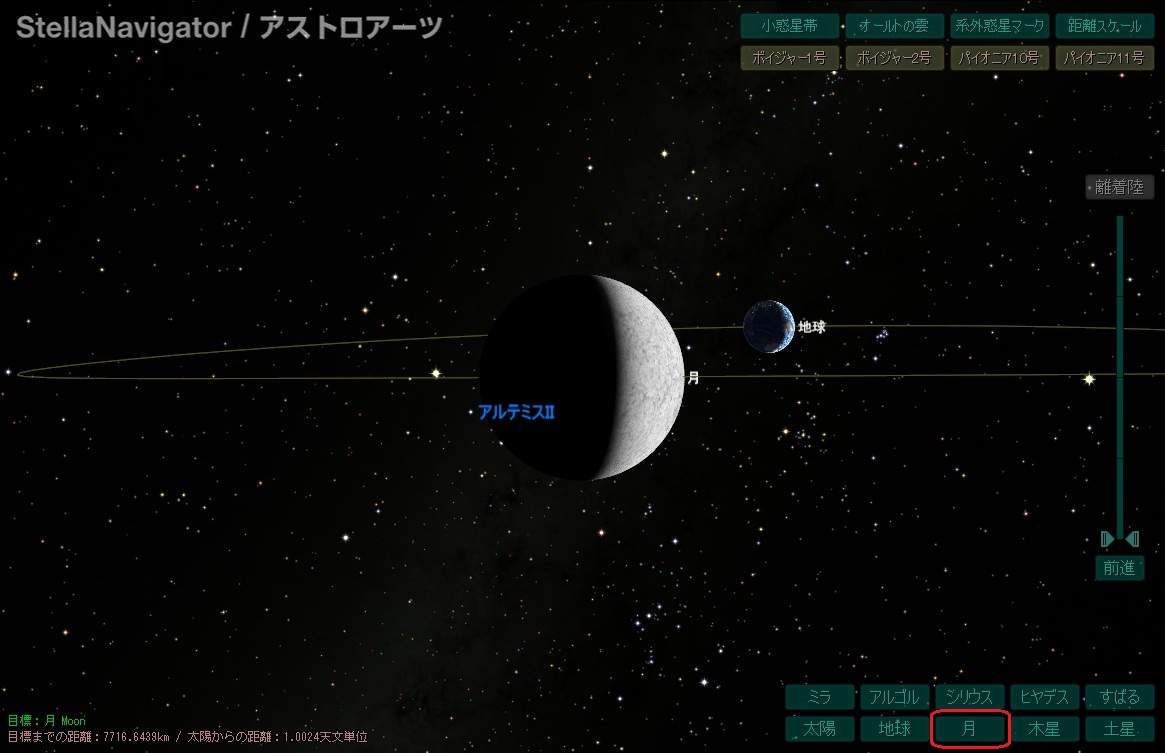
Task: Go to 土星 (Saturn)
Action: (x=1119, y=729)
